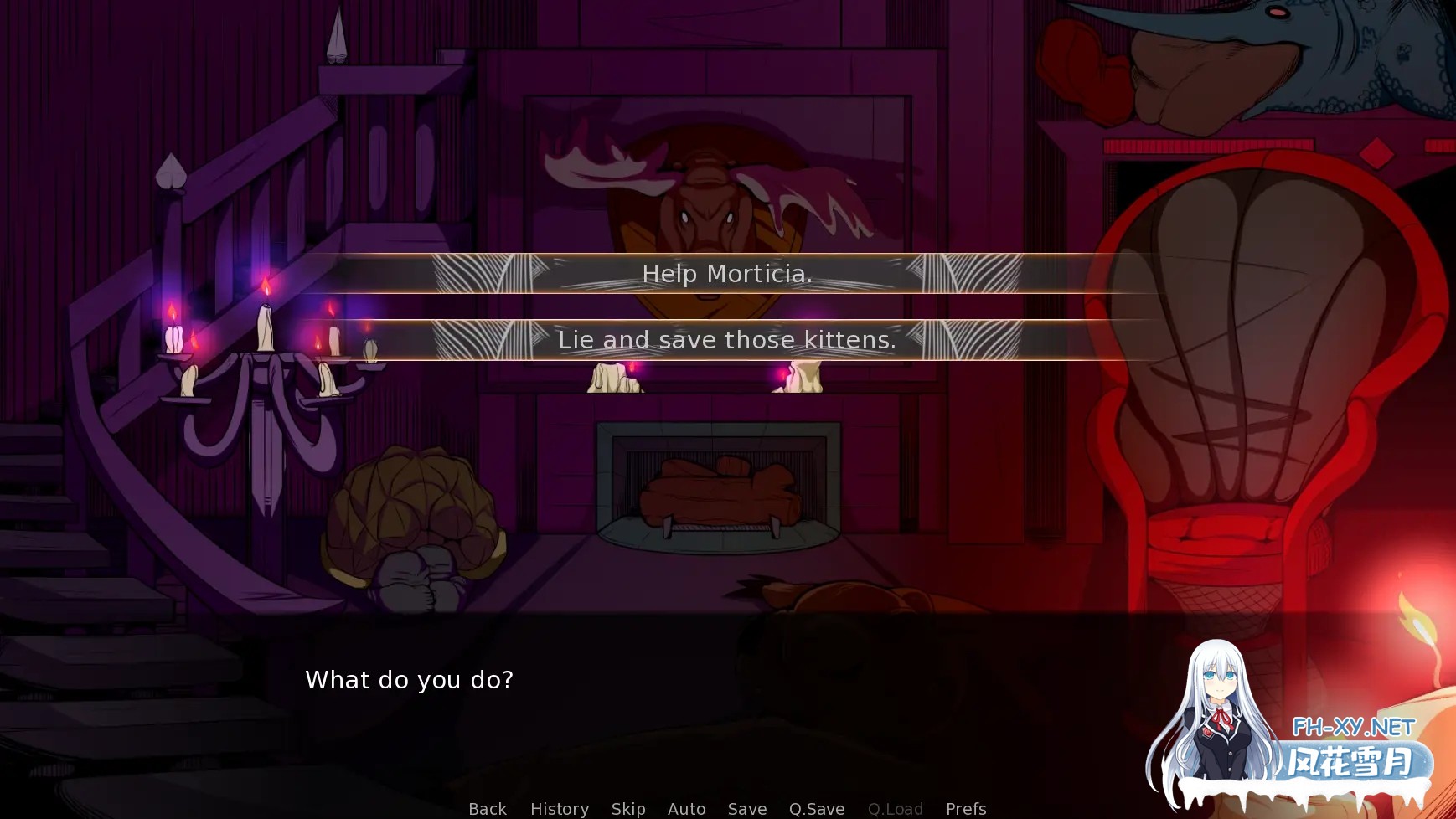
Task: Go Back to the previous line
Action: pos(488,809)
